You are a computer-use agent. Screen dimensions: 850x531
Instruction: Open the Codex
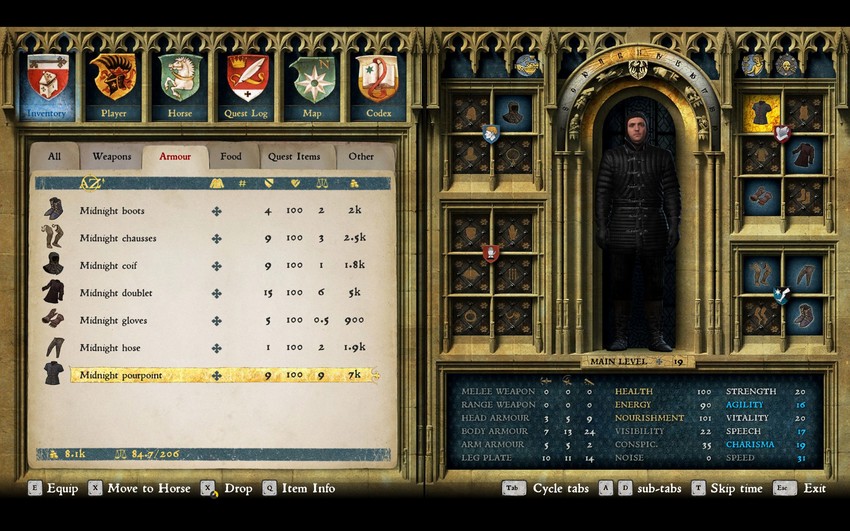[x=378, y=82]
